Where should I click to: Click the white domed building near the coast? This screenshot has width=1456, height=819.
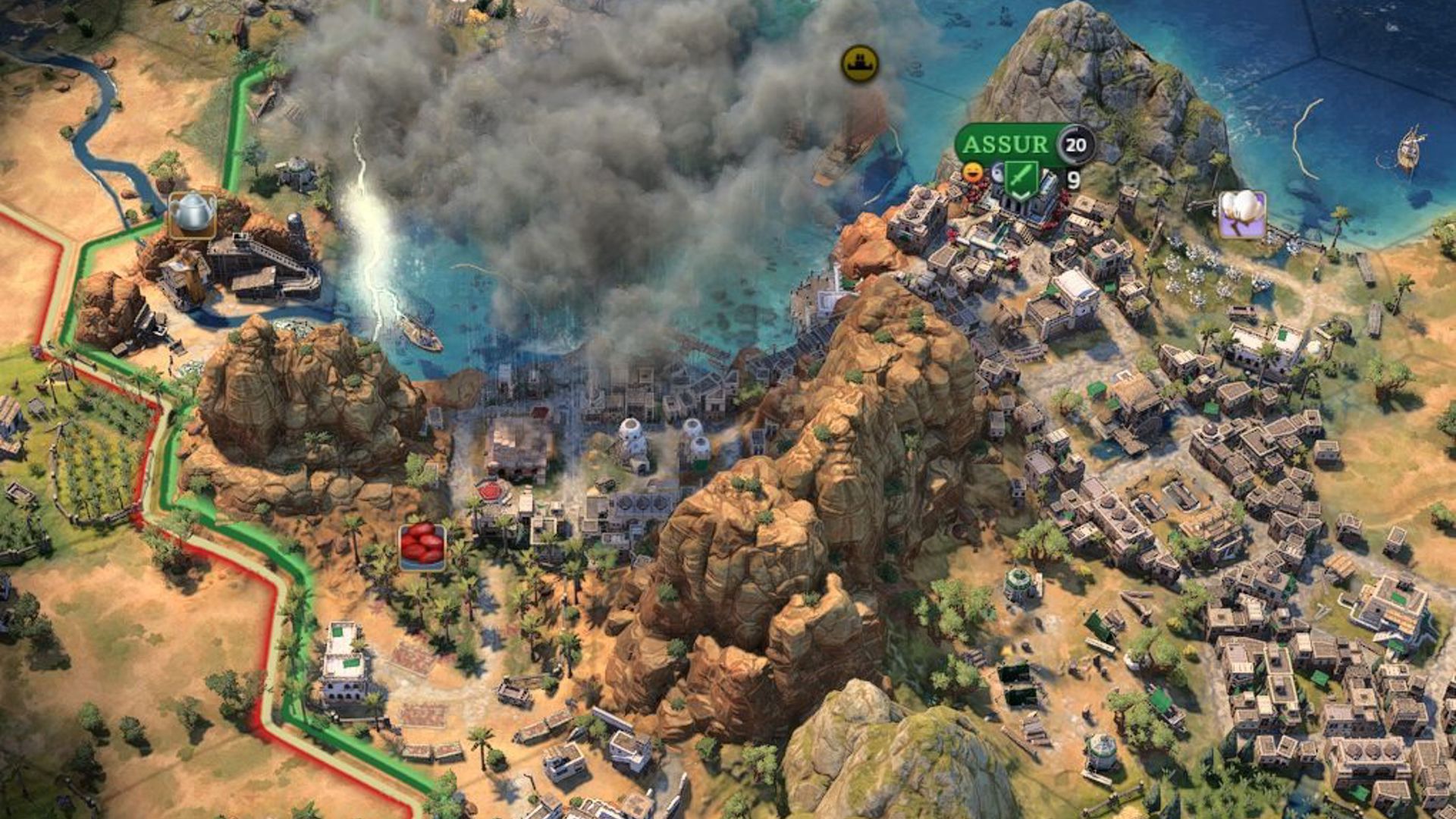(629, 428)
